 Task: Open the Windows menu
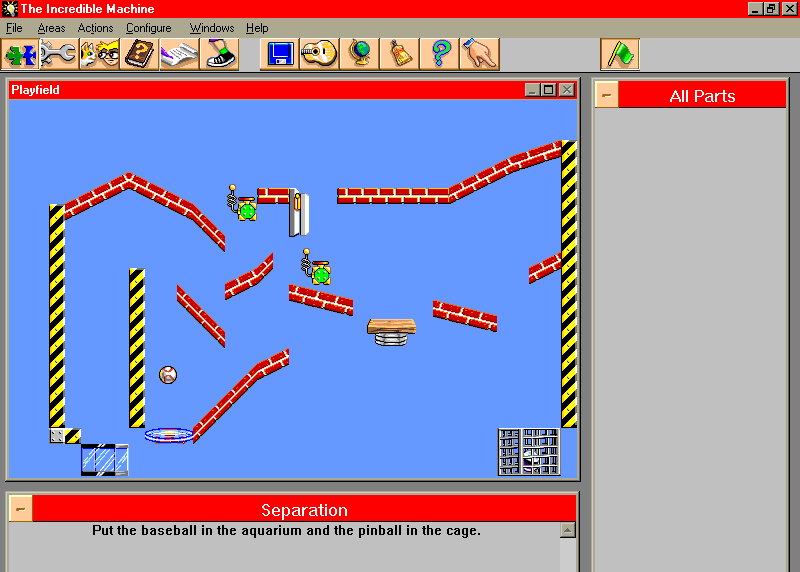coord(211,28)
